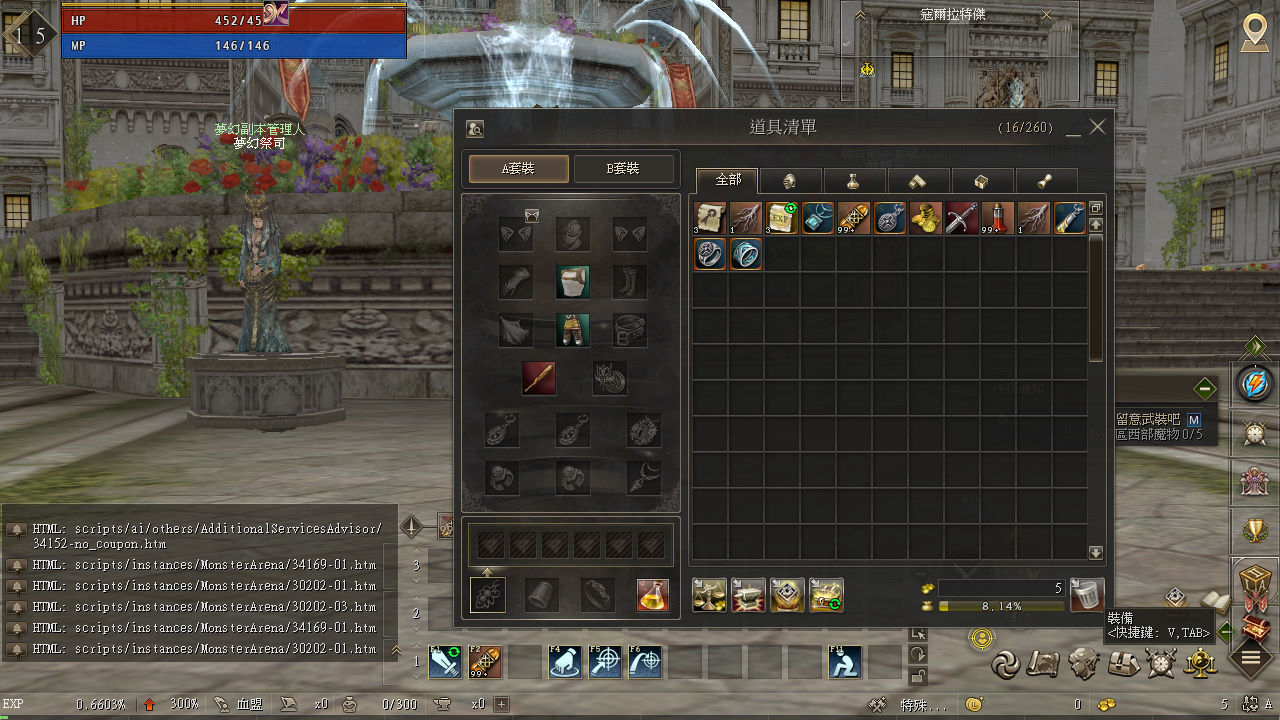Activate the F11 sit skill
1280x720 pixels.
point(845,662)
